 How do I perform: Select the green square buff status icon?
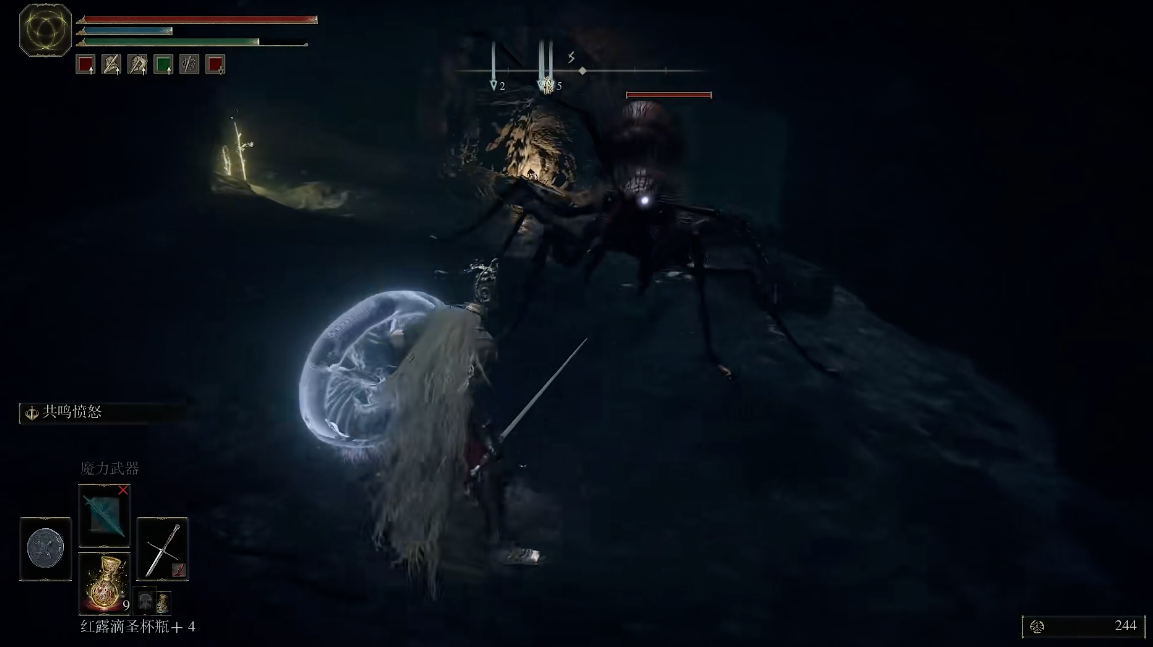(x=163, y=65)
